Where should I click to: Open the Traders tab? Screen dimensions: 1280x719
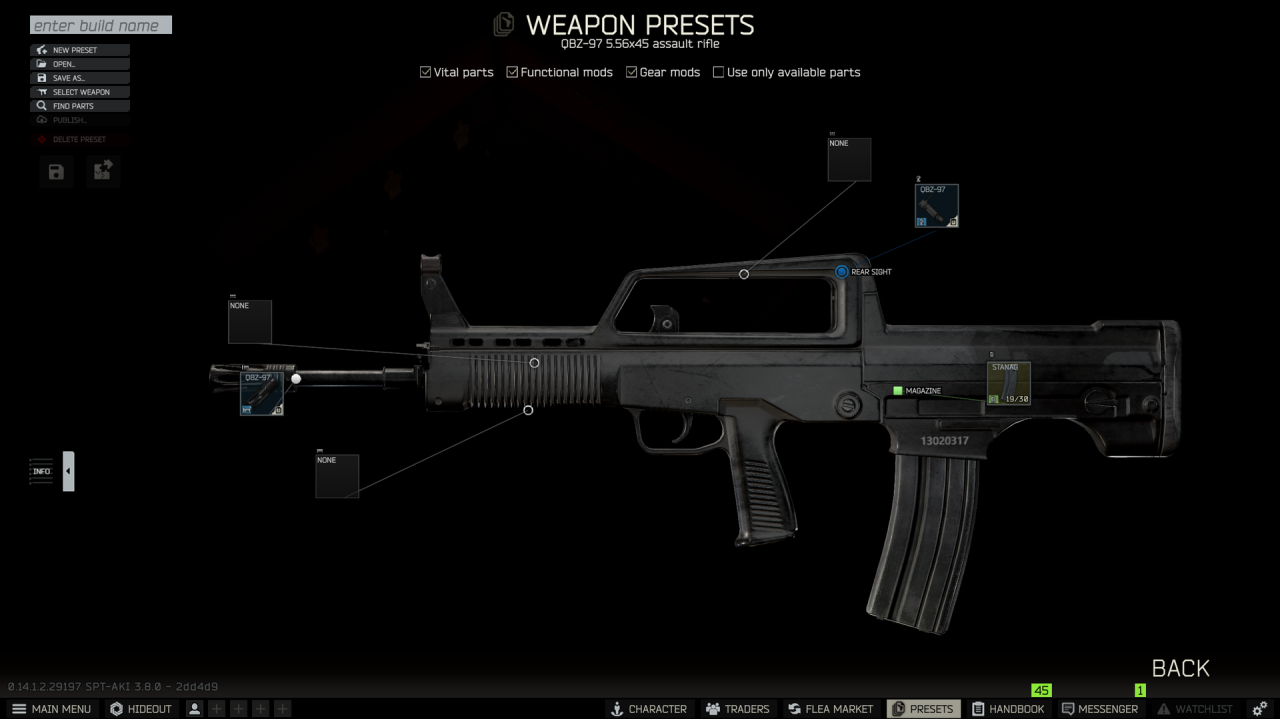click(x=737, y=709)
